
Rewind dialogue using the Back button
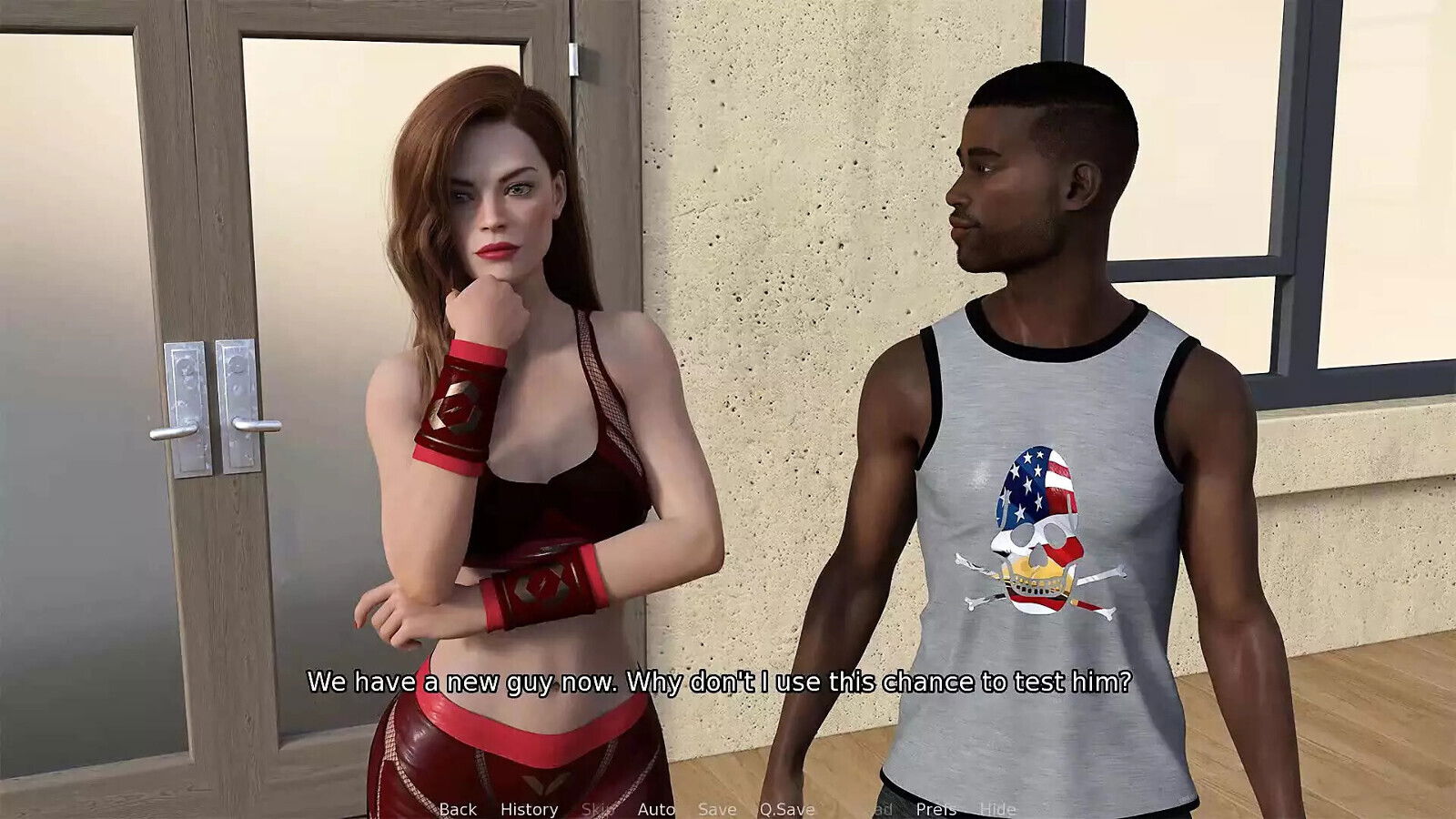tap(458, 809)
